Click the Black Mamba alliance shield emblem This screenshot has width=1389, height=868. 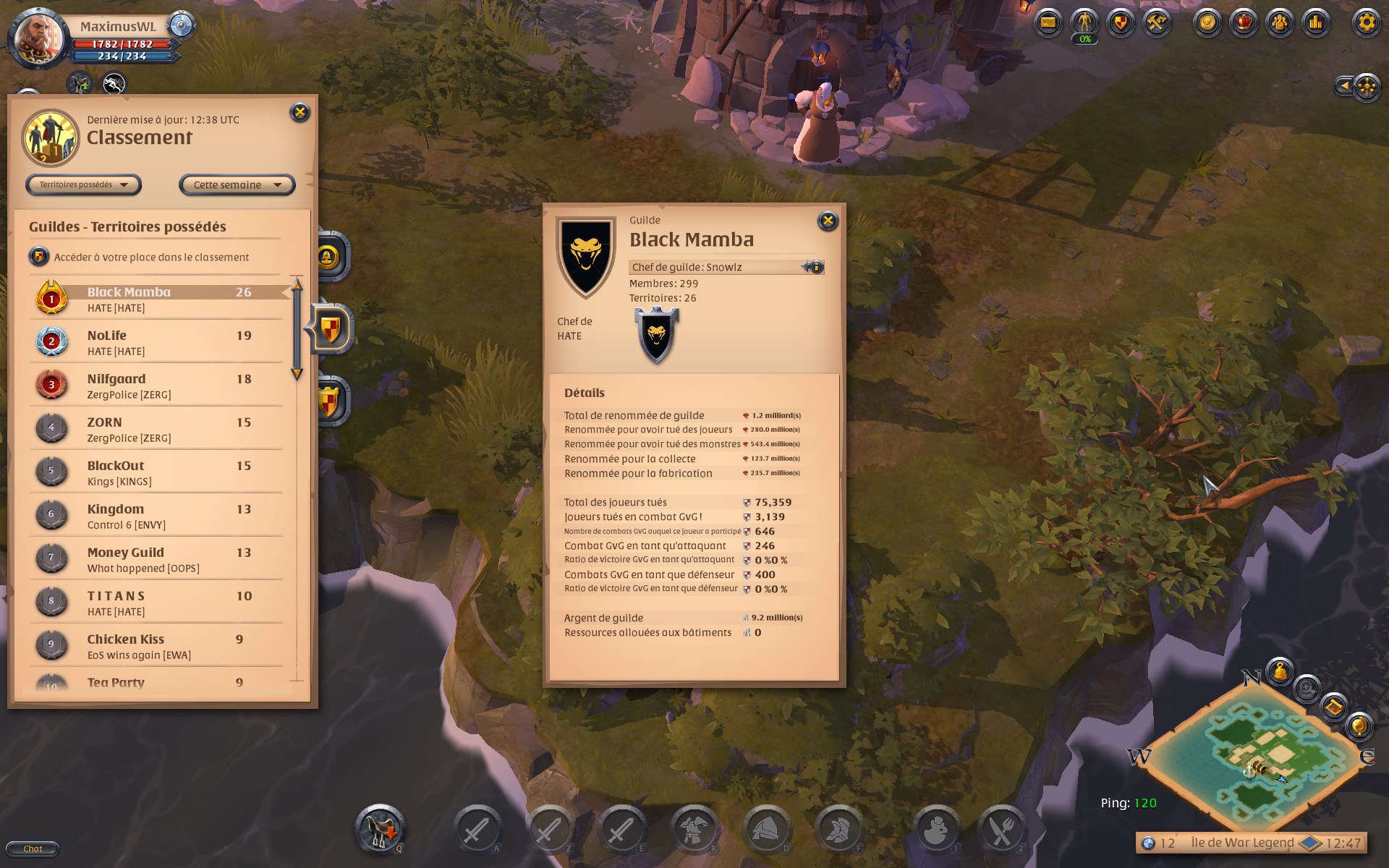657,334
